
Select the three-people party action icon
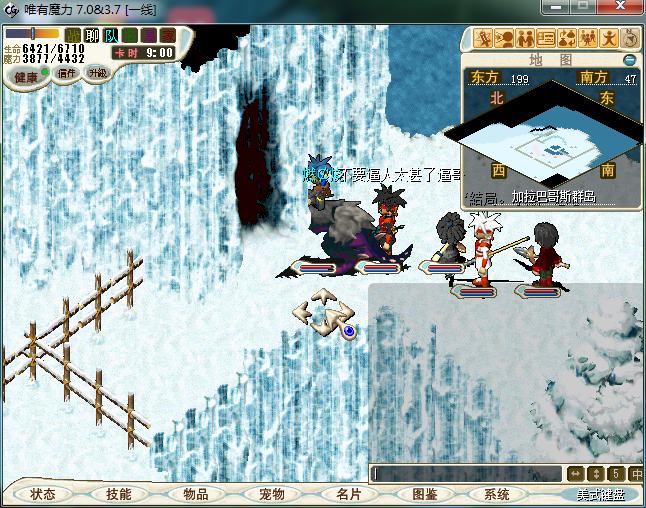tap(588, 39)
